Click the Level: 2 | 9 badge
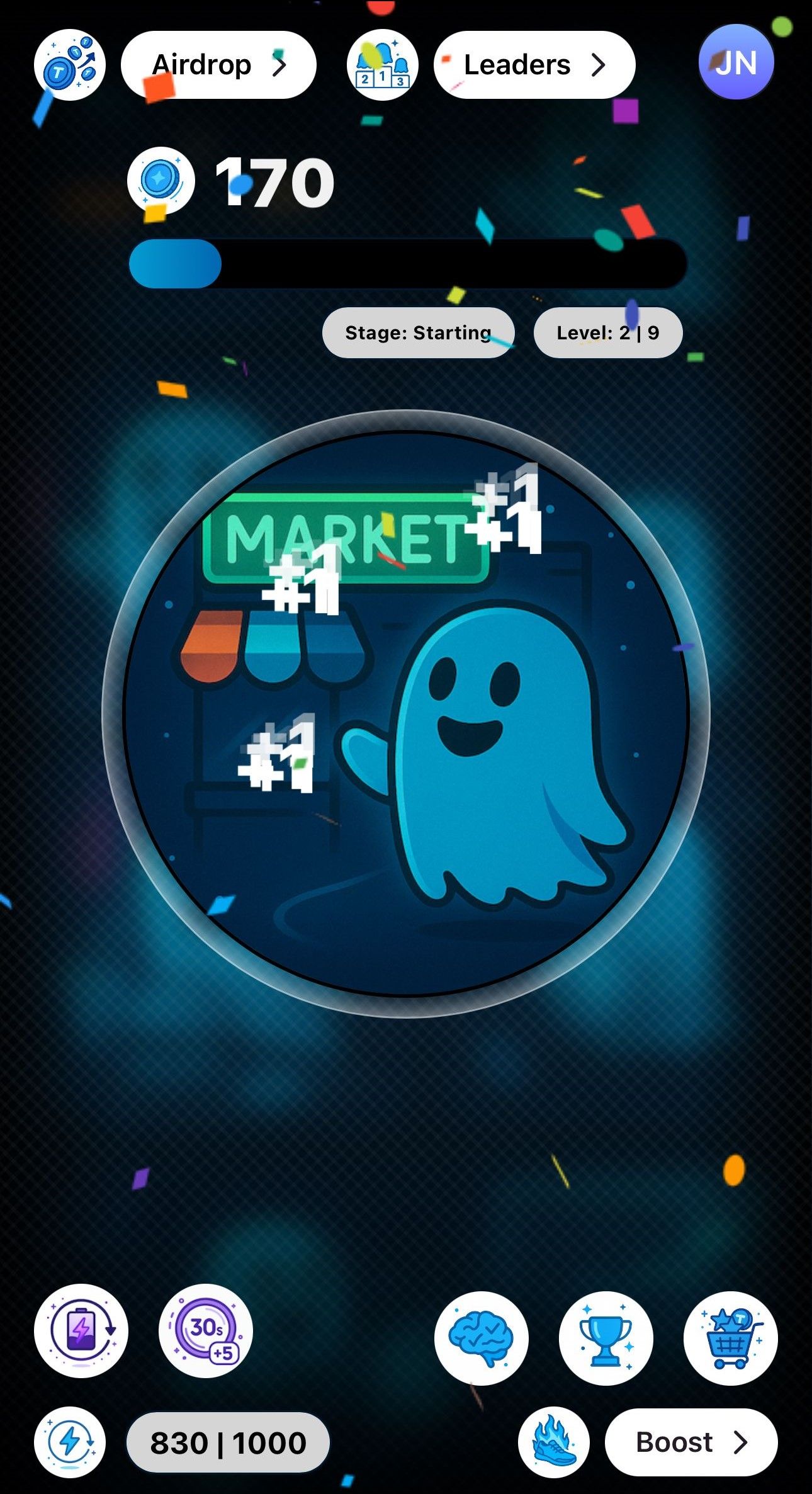 (x=608, y=333)
